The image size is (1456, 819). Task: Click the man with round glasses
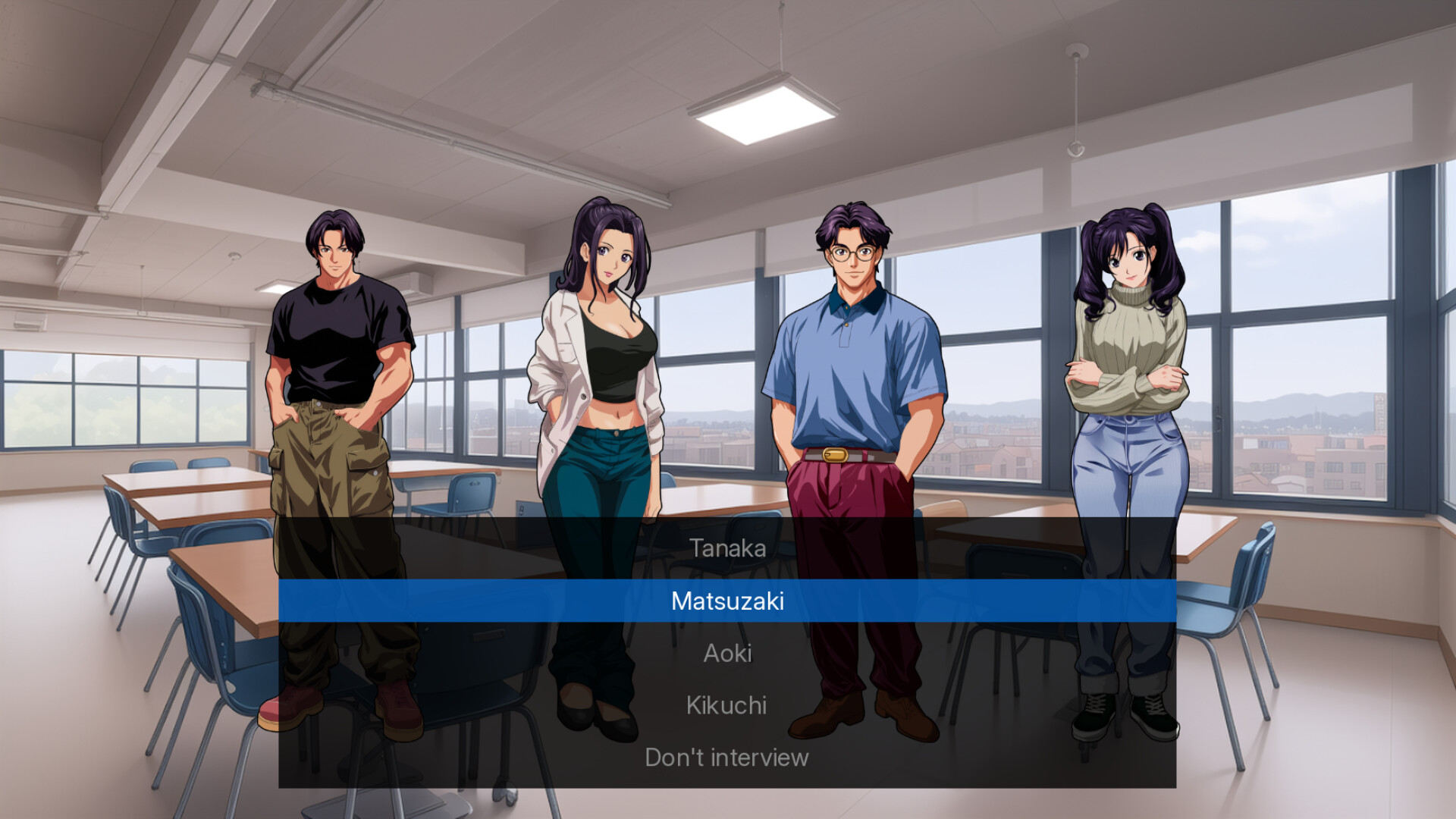pyautogui.click(x=849, y=356)
